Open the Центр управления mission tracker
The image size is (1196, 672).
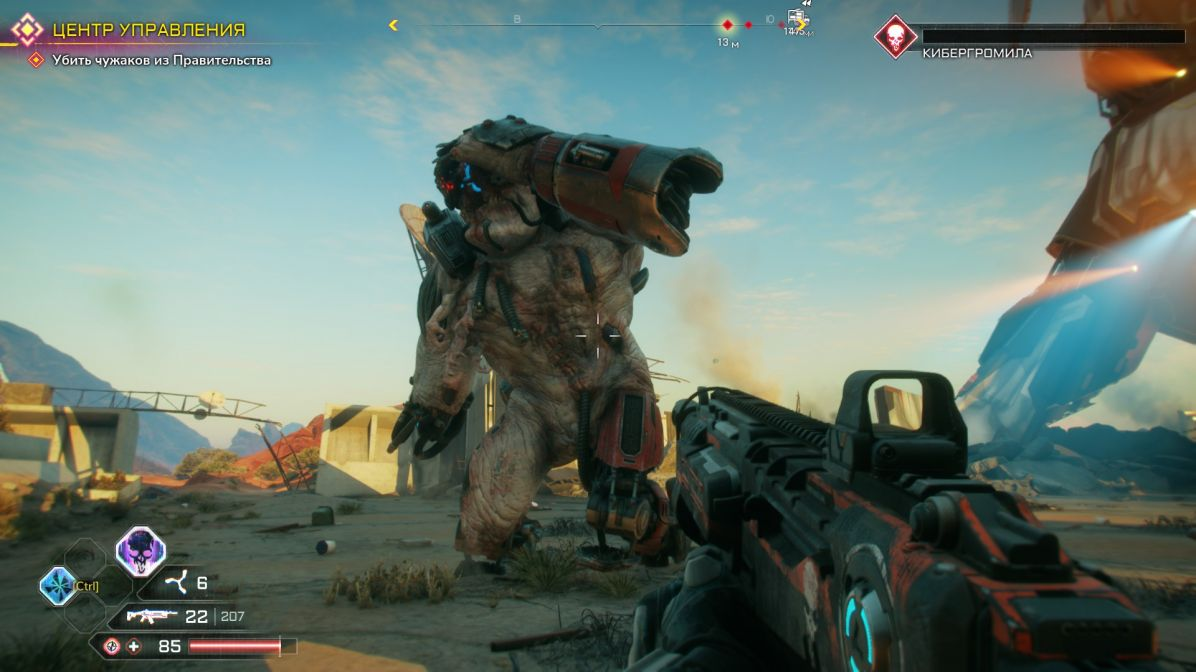[x=148, y=30]
